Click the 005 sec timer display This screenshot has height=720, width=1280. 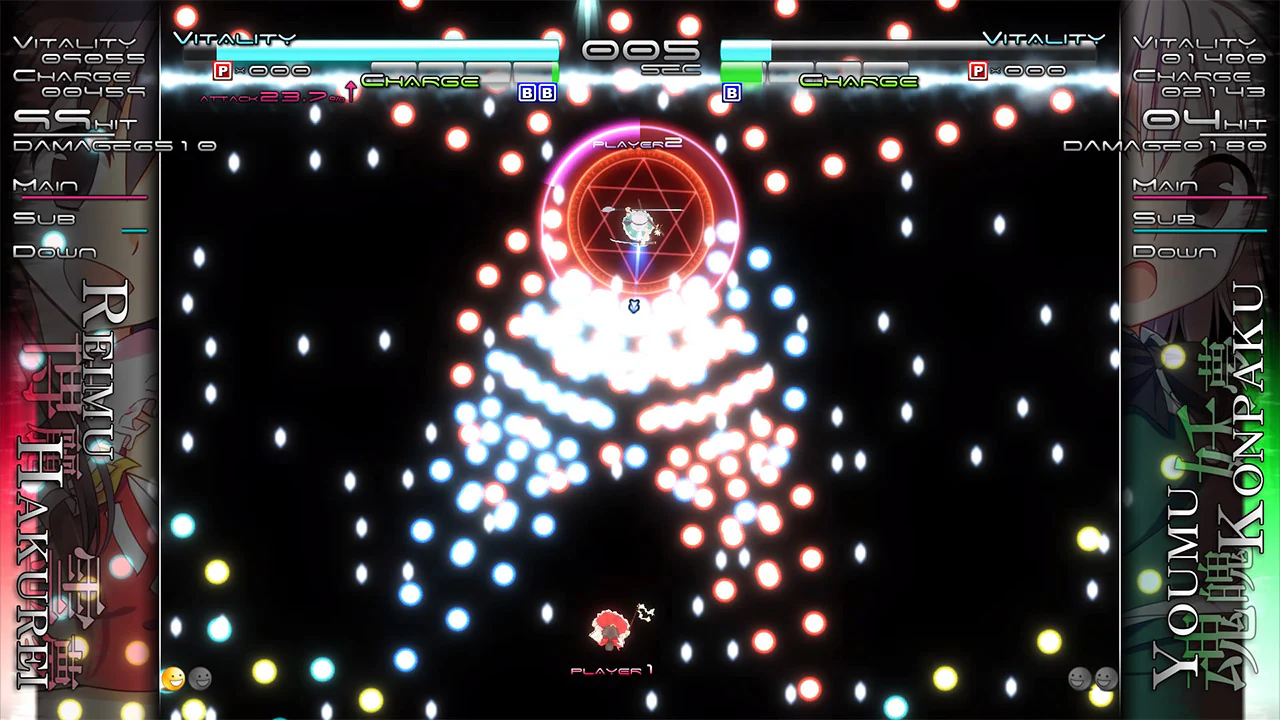640,52
